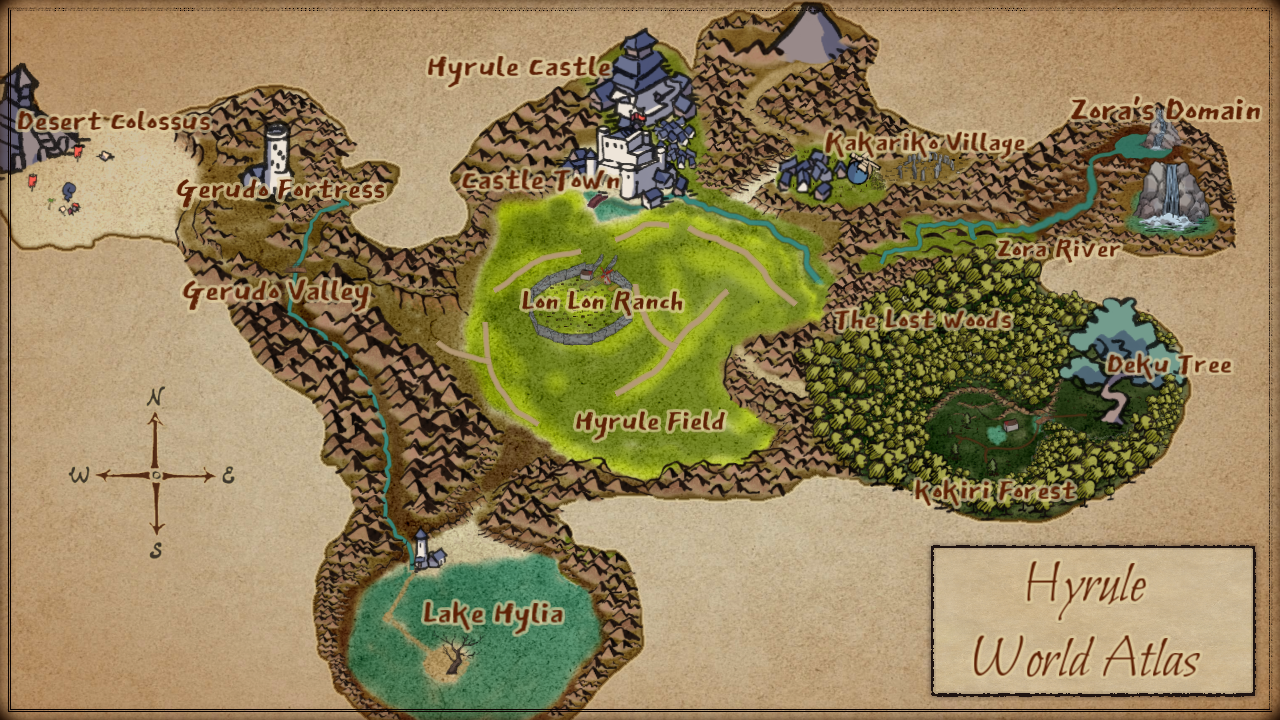This screenshot has width=1280, height=720.
Task: Select the Deku Tree label
Action: [1168, 365]
